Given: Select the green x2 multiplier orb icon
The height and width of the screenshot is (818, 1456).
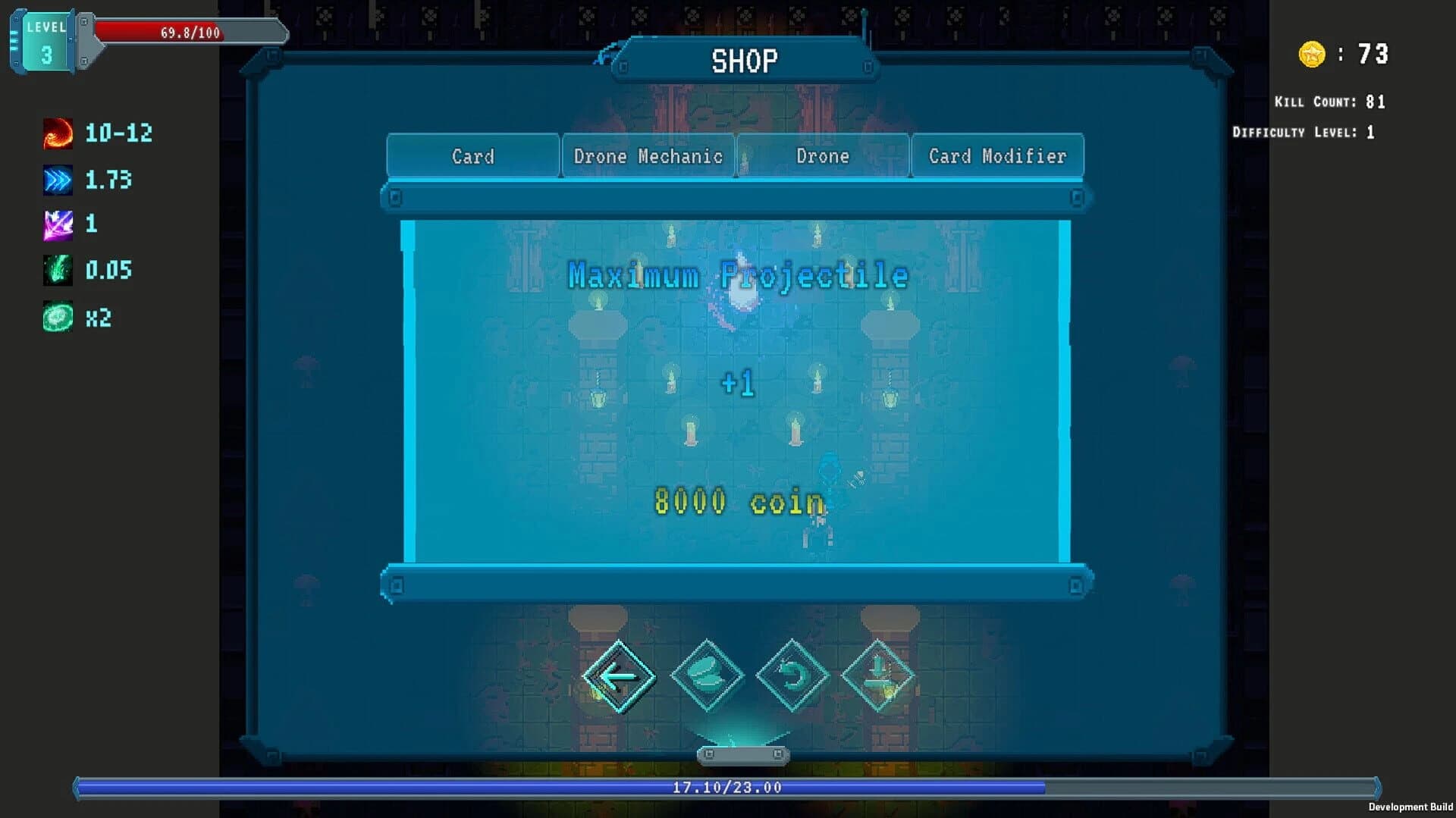Looking at the screenshot, I should click(x=57, y=318).
